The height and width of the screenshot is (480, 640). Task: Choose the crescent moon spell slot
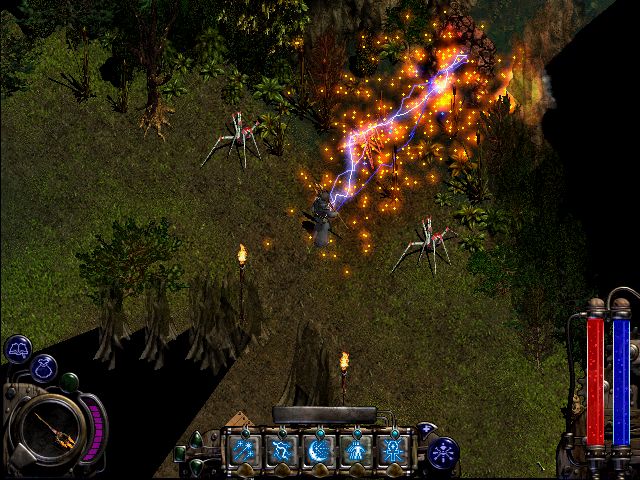tap(319, 449)
